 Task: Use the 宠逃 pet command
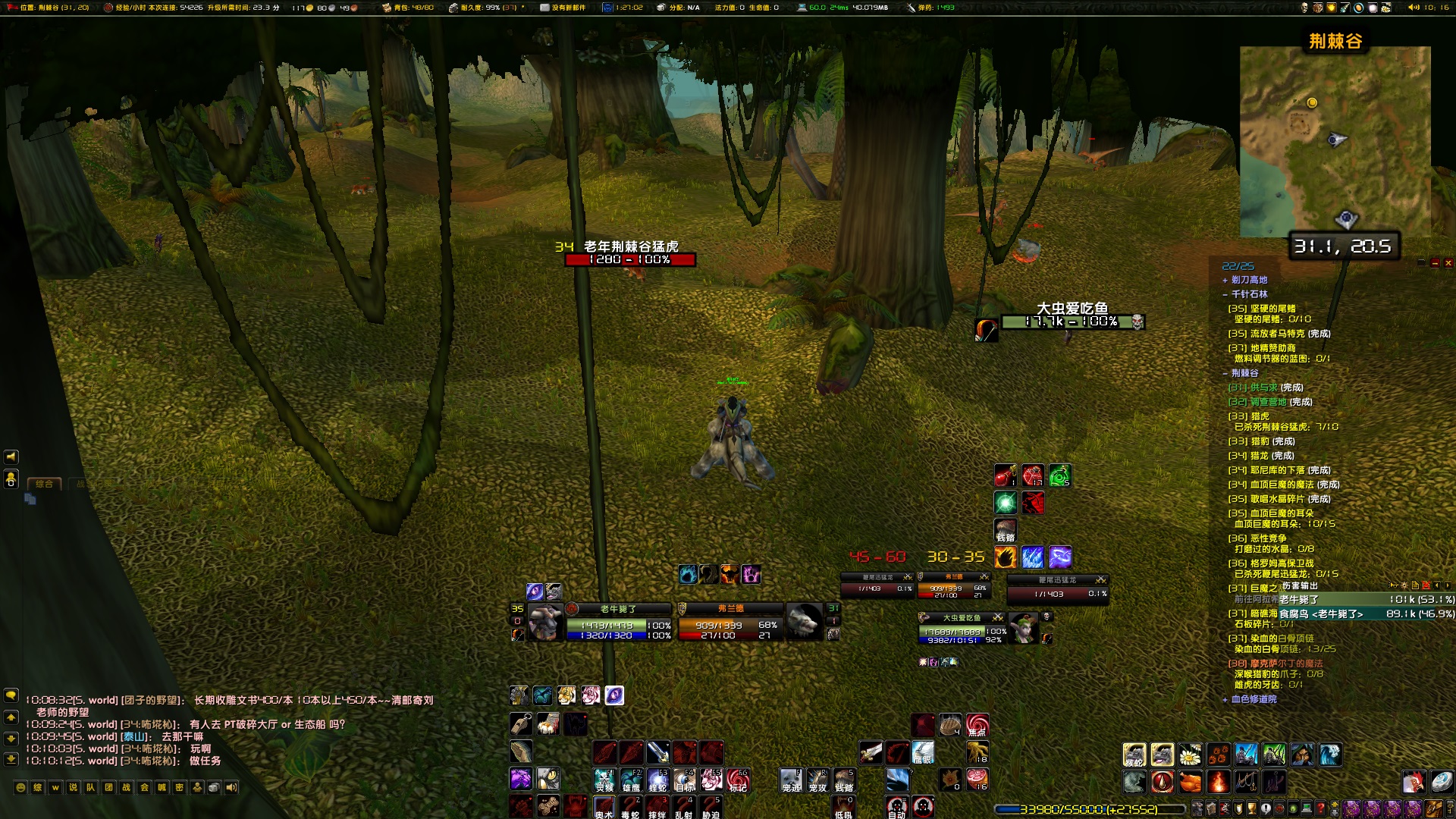[x=791, y=780]
